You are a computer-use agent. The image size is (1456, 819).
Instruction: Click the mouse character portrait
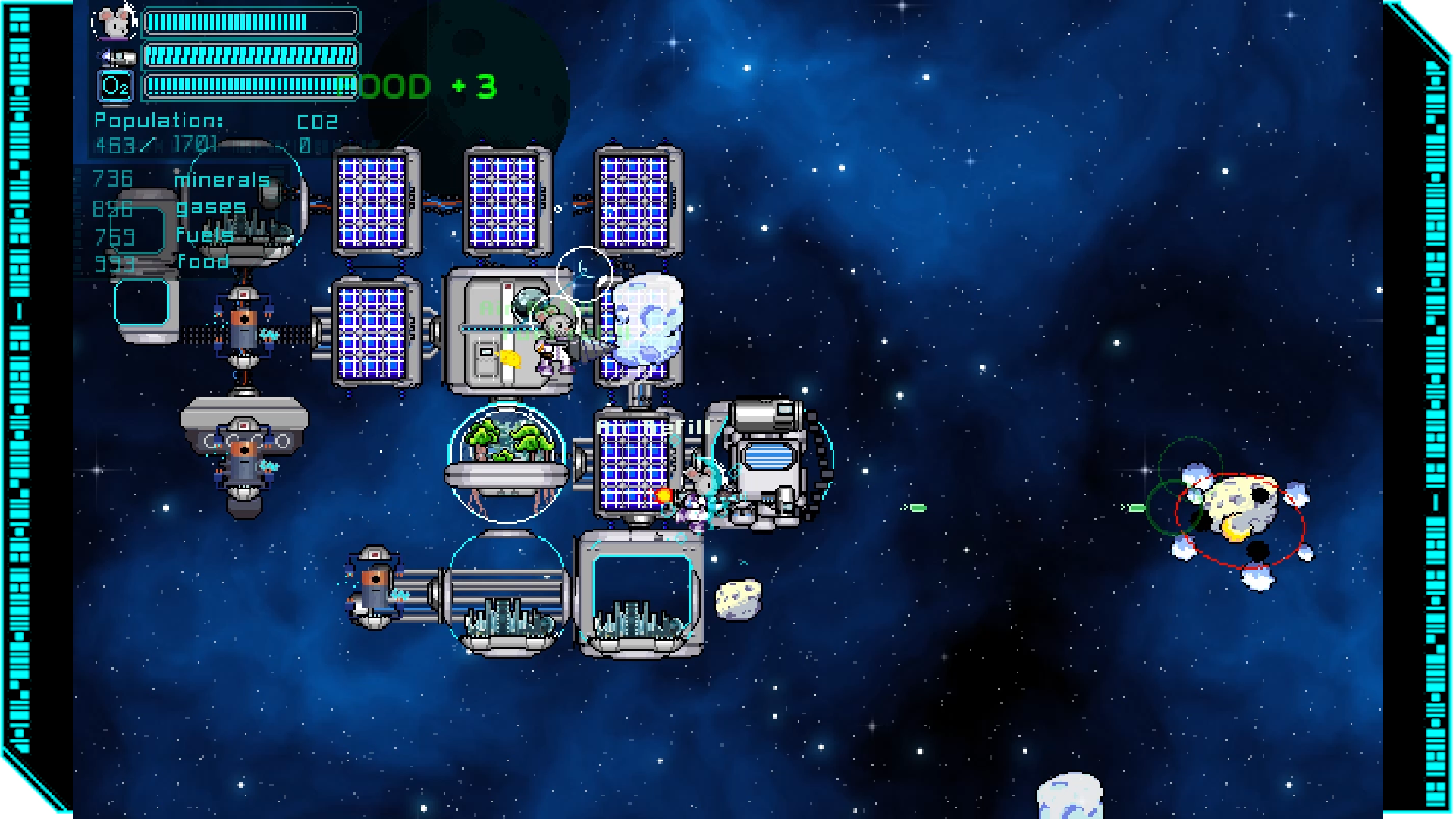[x=115, y=23]
